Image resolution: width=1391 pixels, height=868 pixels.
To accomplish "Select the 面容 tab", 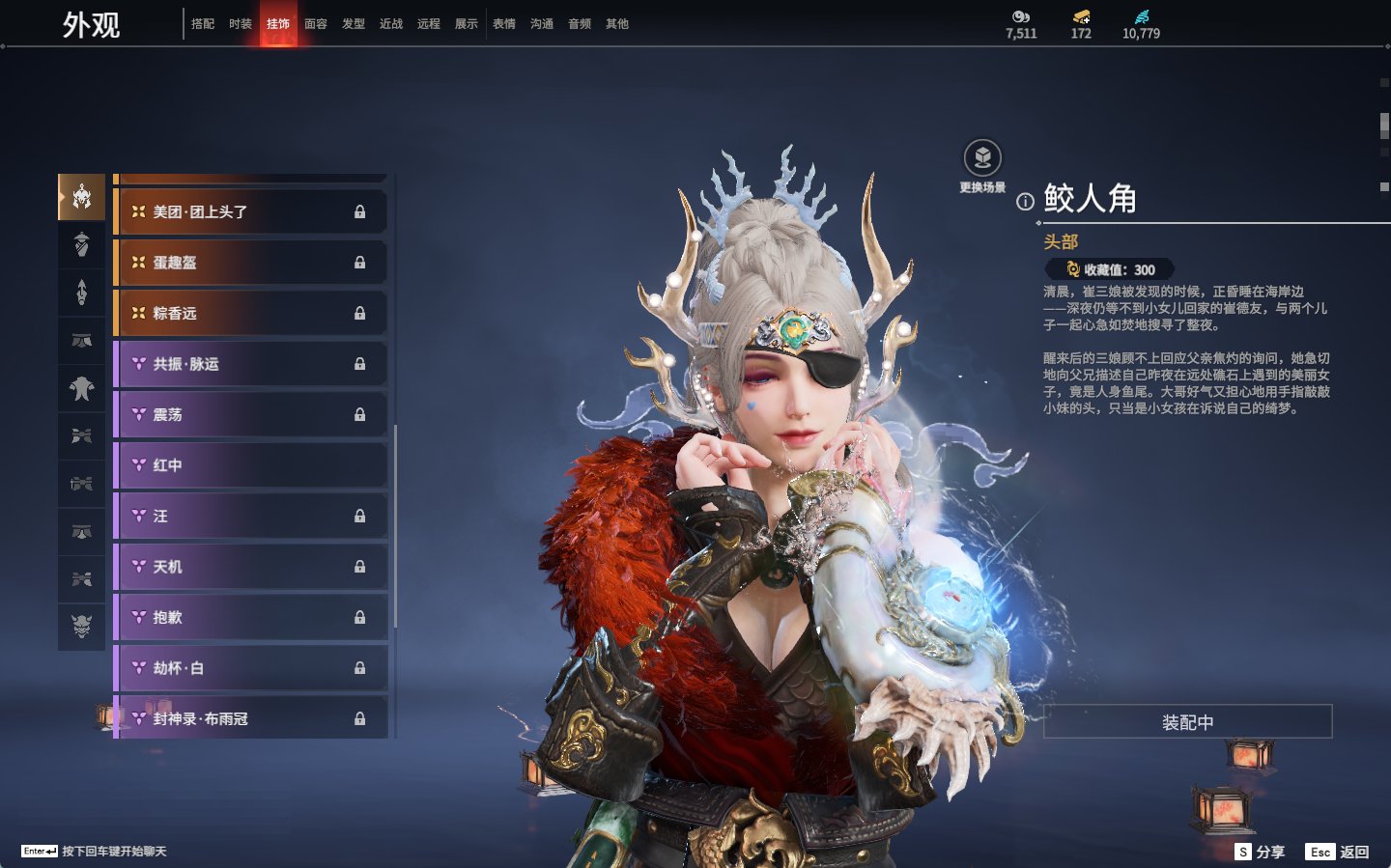I will click(x=316, y=24).
